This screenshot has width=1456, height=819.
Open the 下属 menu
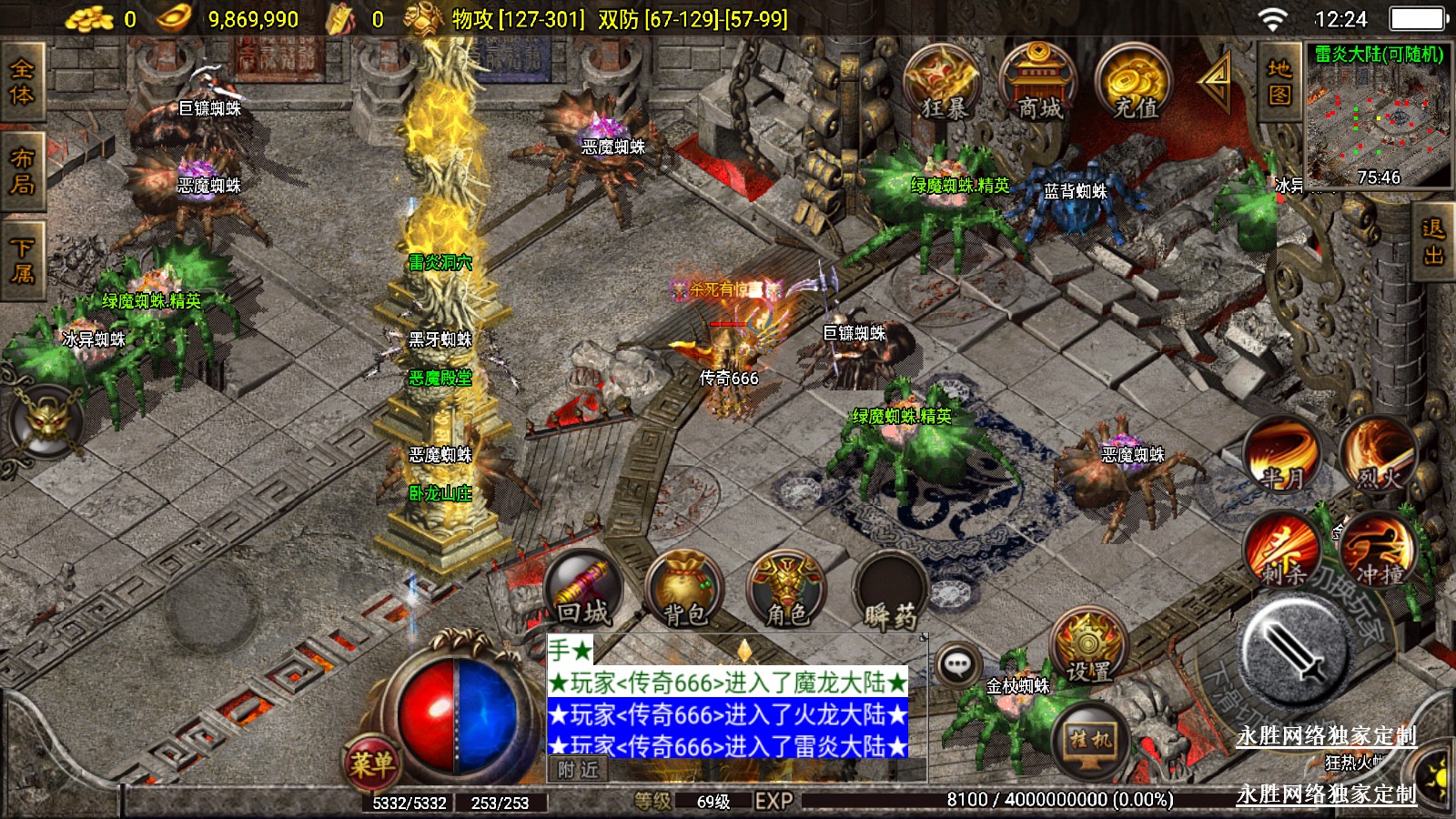[22, 260]
